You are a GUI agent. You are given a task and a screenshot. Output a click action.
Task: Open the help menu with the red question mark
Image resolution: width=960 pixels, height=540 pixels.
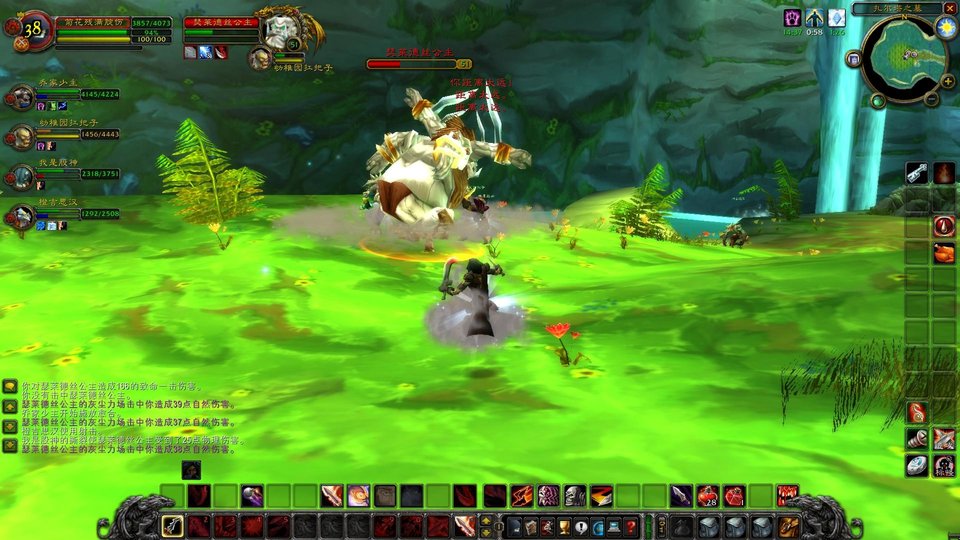coord(631,527)
